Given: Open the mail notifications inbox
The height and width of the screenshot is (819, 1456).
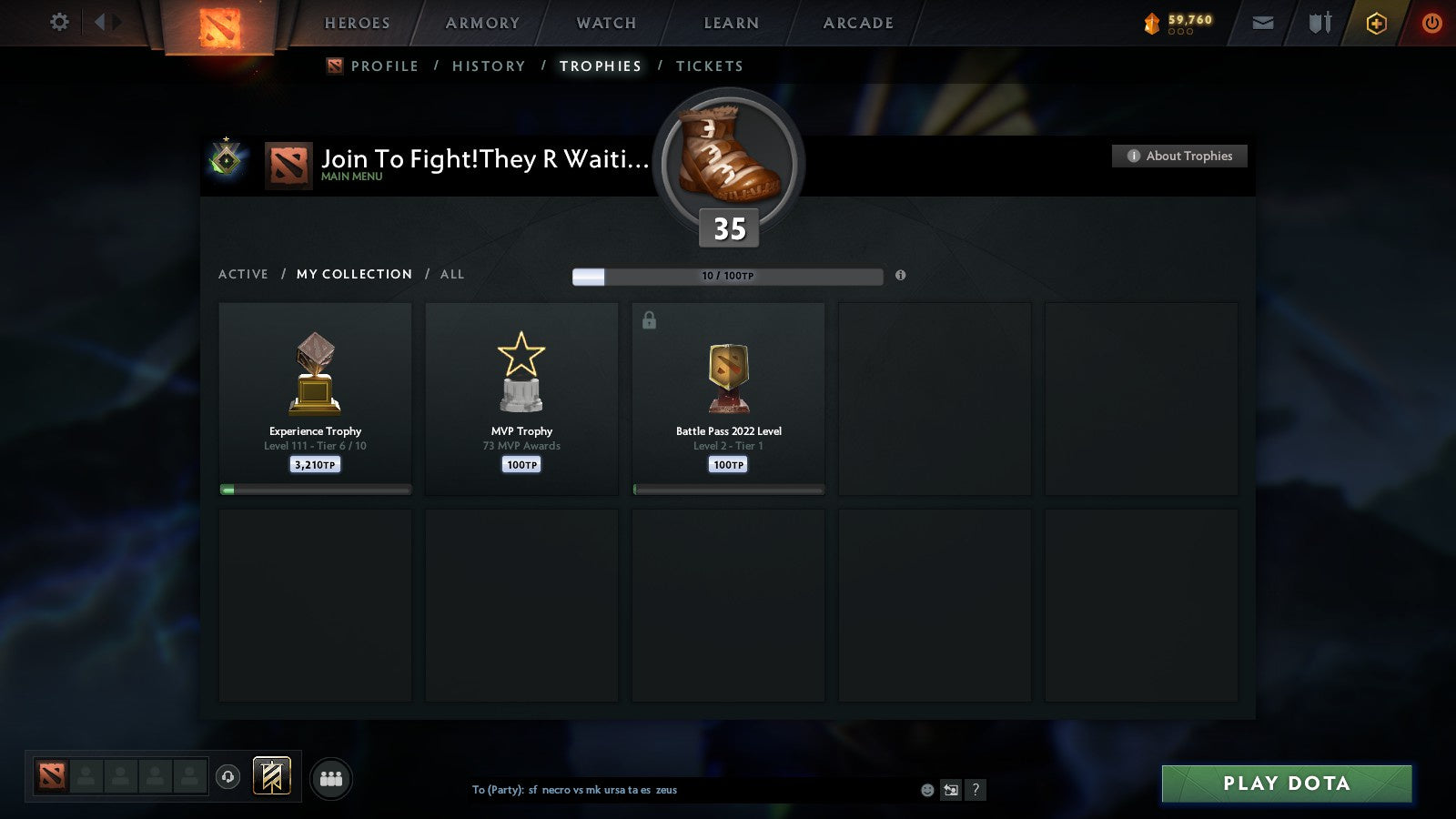Looking at the screenshot, I should coord(1263,23).
